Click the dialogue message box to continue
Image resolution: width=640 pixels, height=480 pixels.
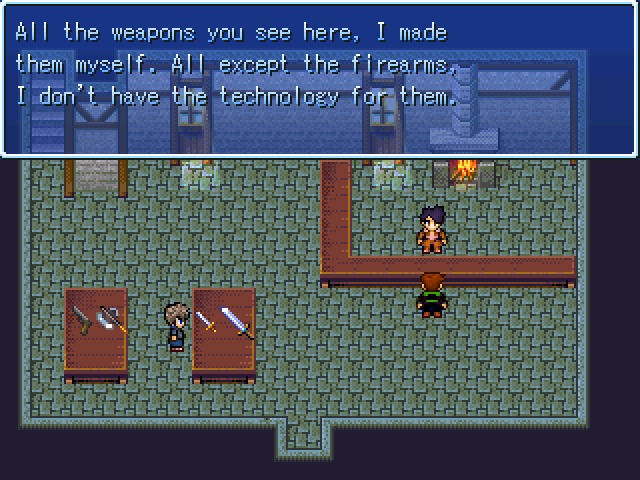(320, 78)
